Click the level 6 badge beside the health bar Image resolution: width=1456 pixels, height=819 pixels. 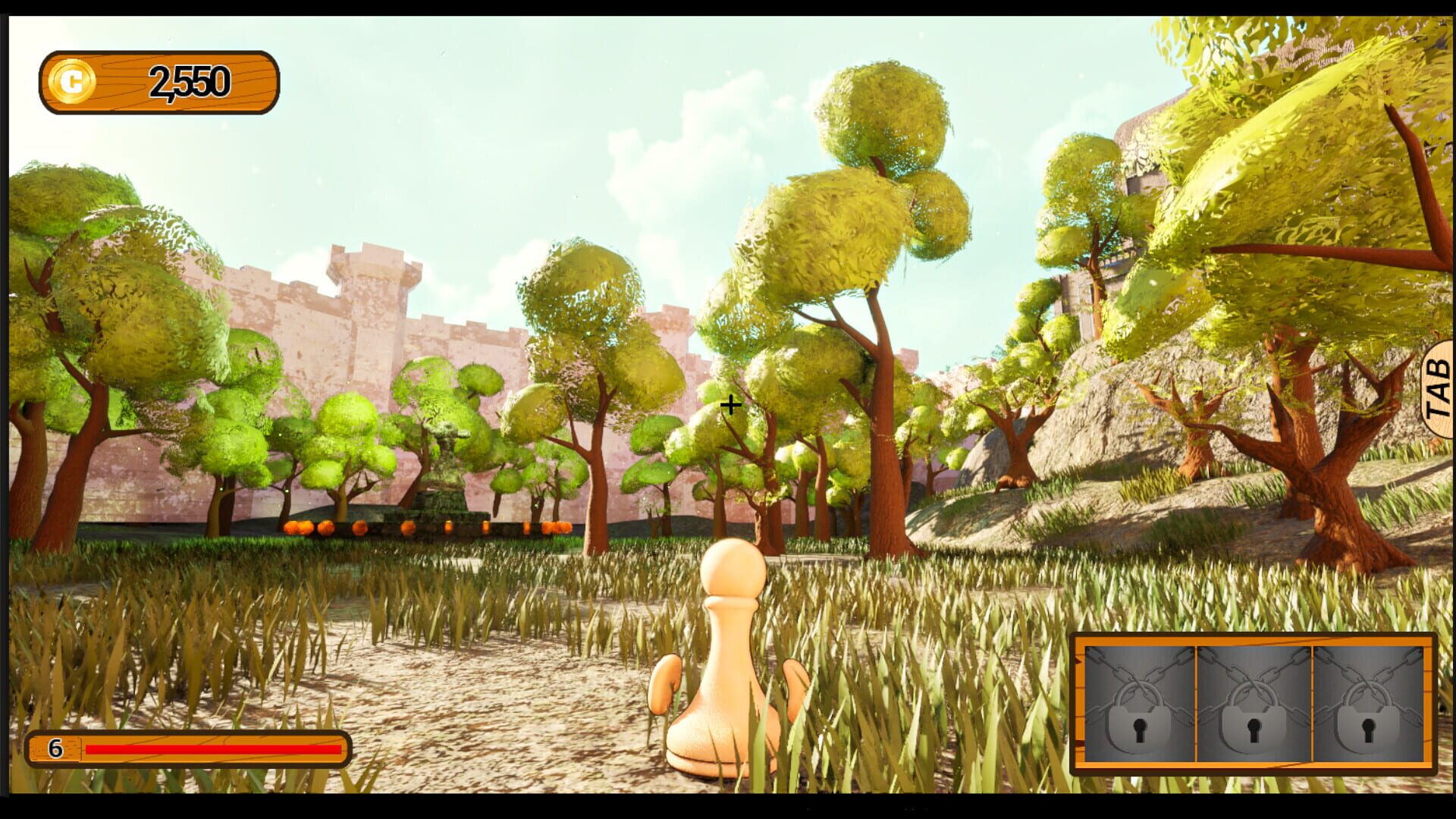click(x=55, y=748)
